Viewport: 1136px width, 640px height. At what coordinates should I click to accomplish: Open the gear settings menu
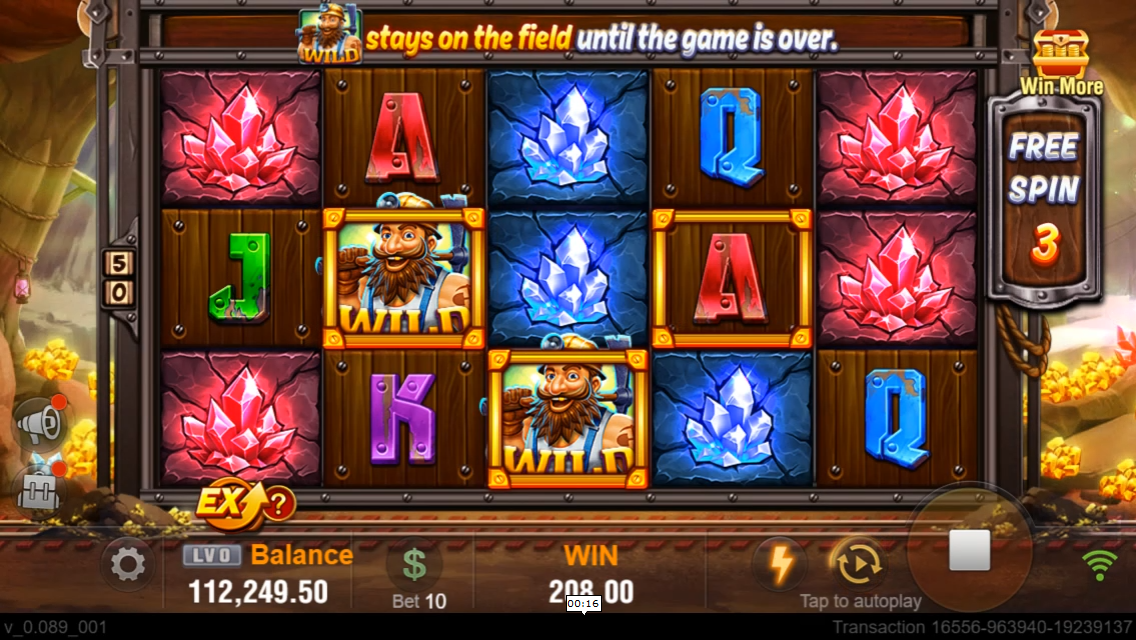pos(127,566)
